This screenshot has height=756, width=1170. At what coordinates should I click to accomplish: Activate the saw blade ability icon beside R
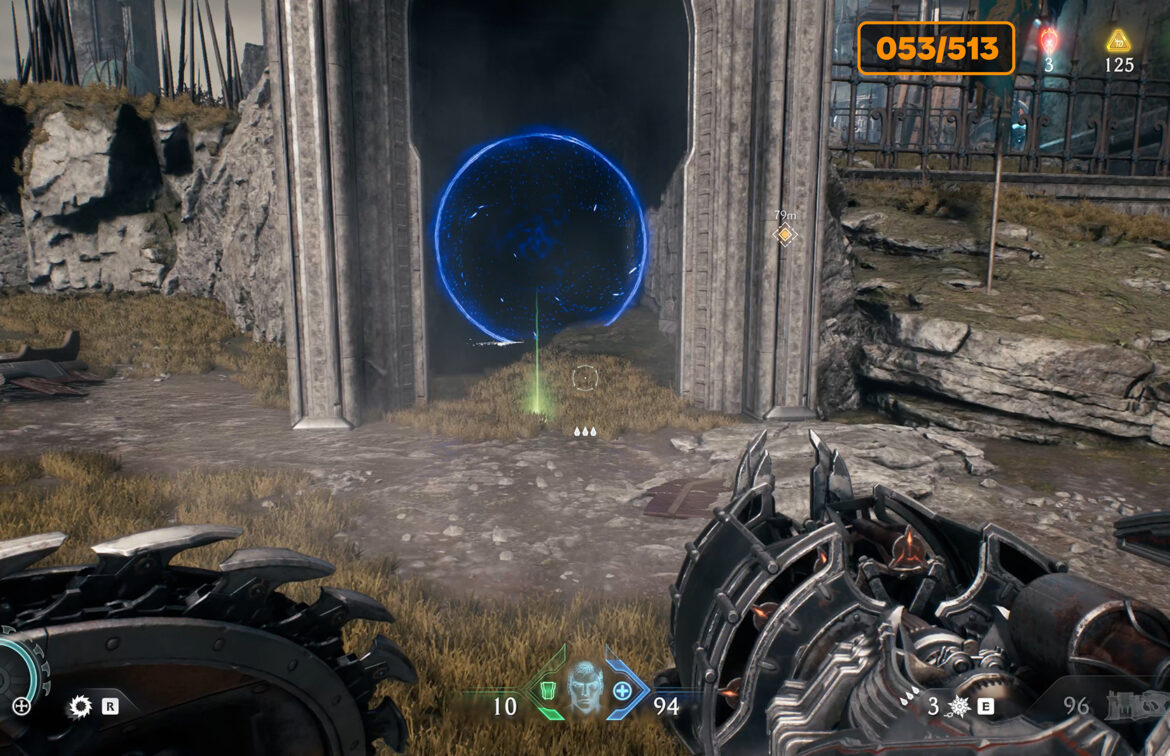click(x=79, y=707)
